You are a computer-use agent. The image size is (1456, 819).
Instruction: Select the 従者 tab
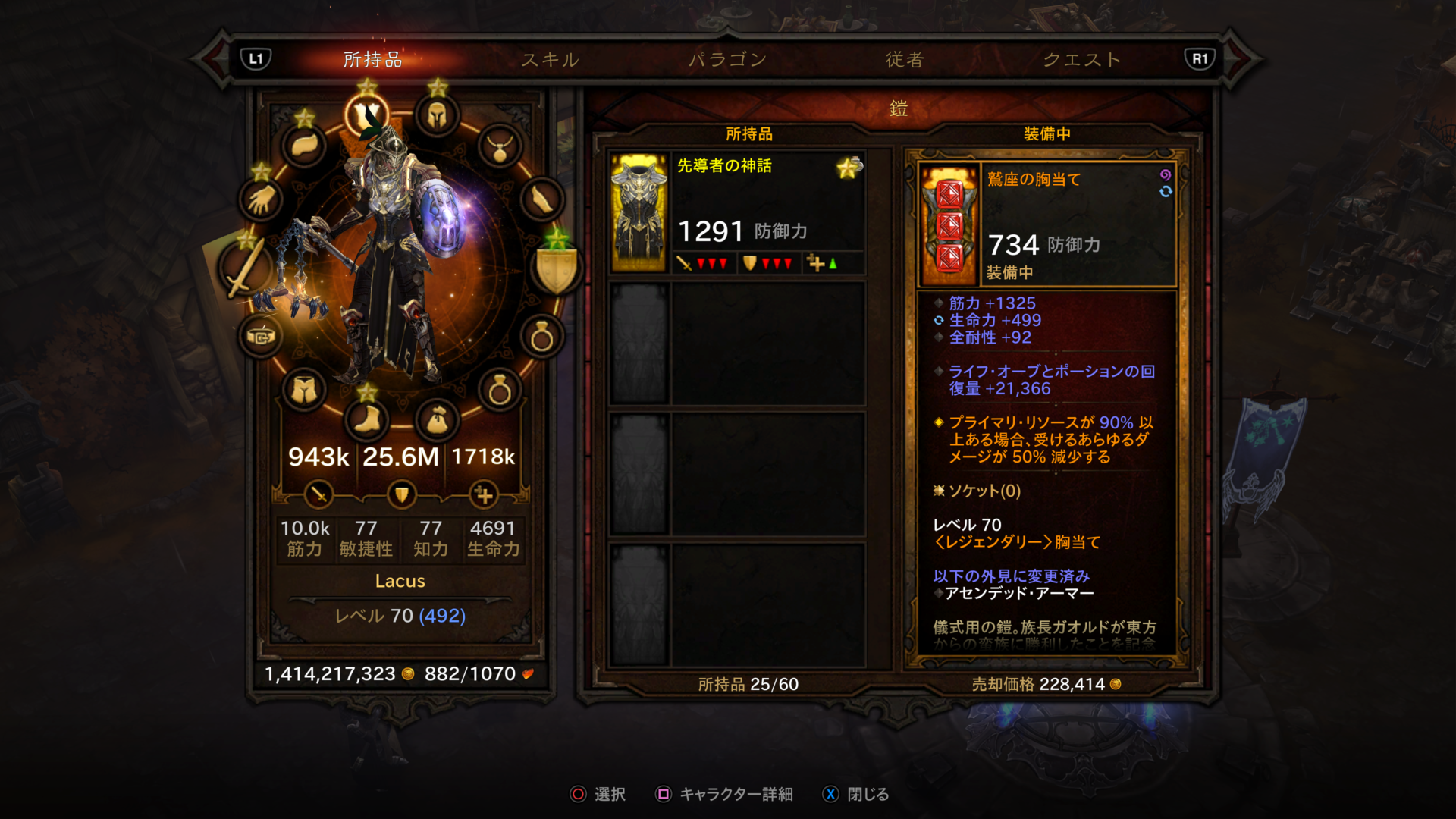coord(905,59)
